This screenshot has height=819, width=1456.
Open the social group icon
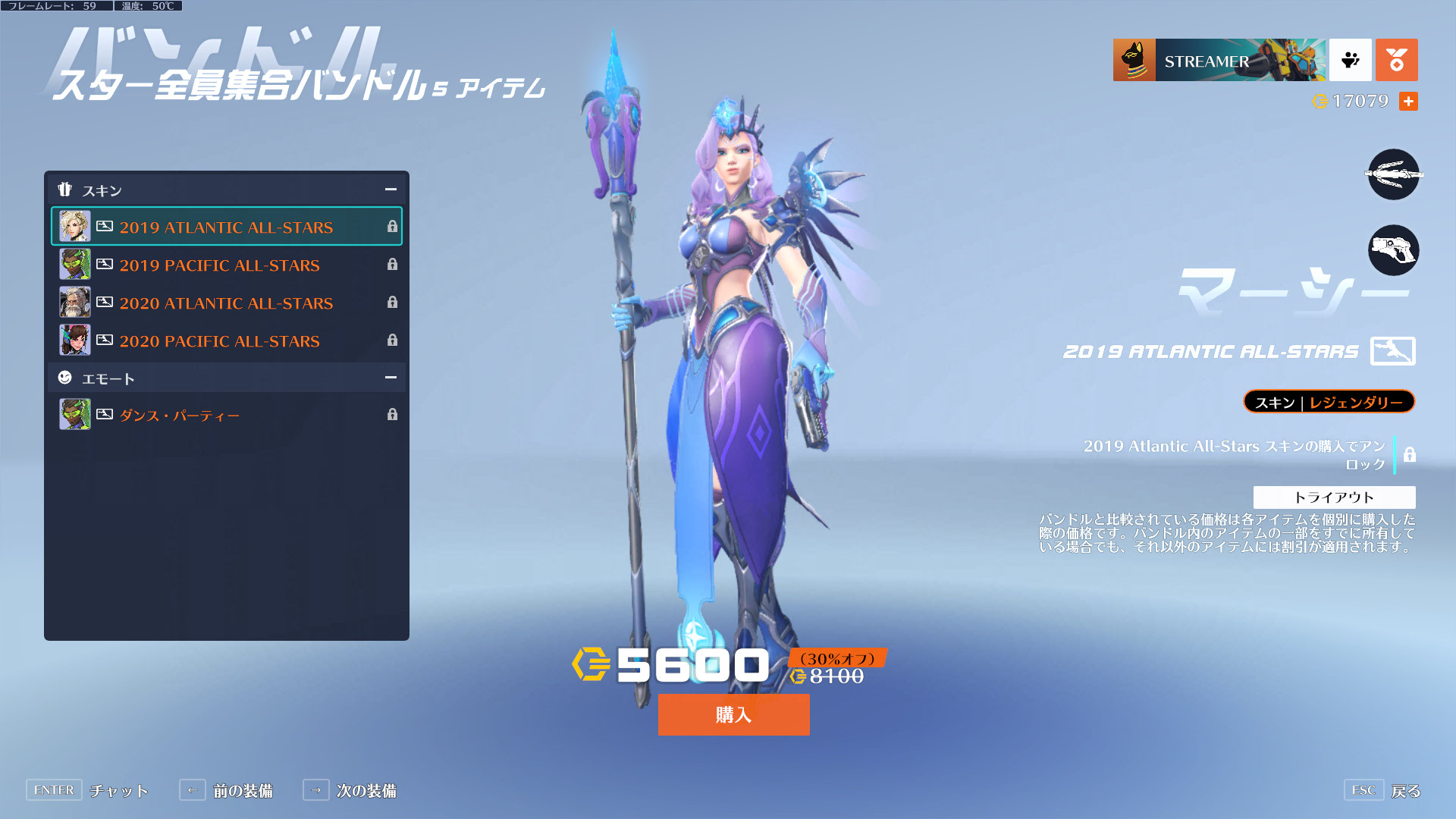click(1350, 60)
